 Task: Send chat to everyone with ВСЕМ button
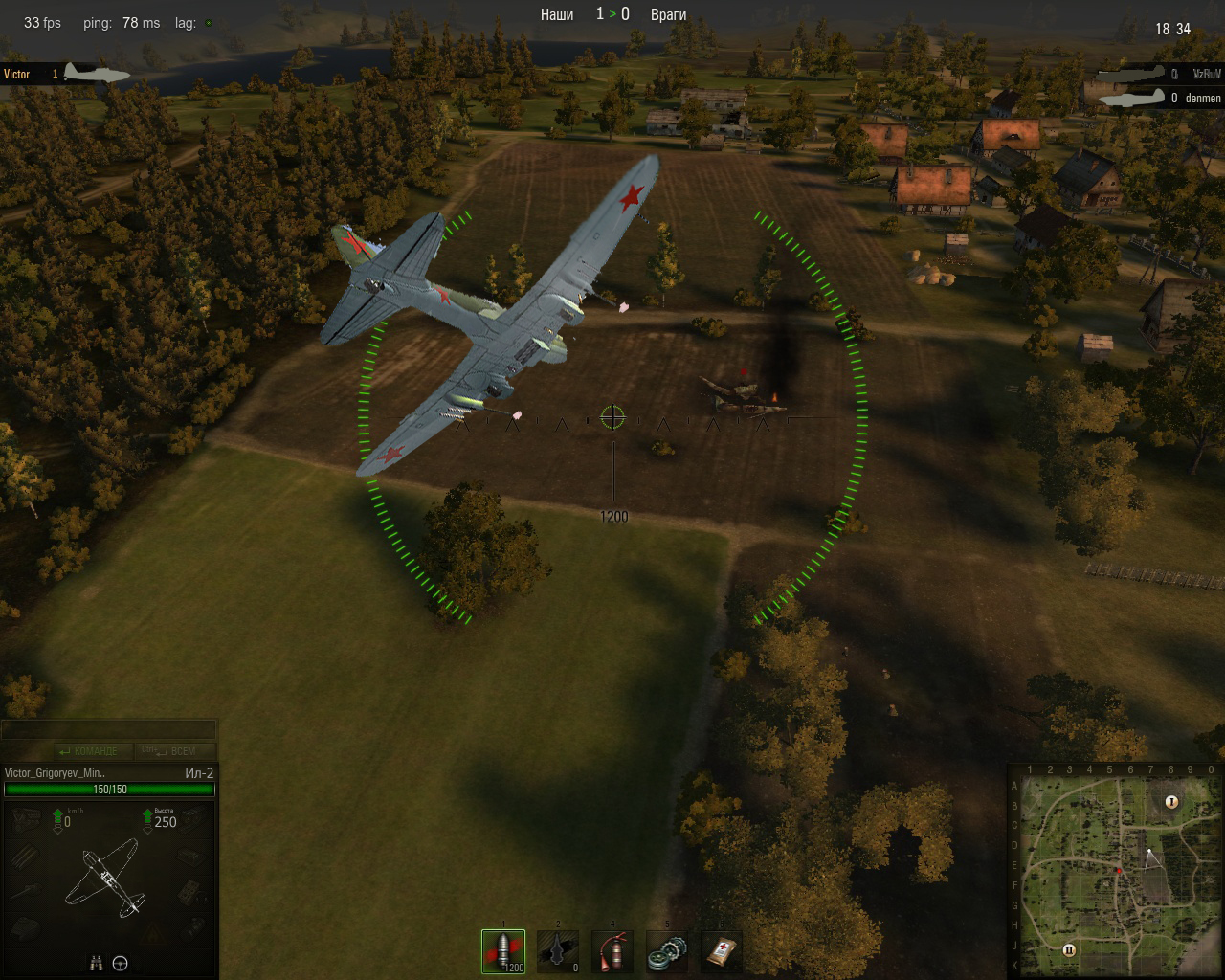click(x=174, y=751)
